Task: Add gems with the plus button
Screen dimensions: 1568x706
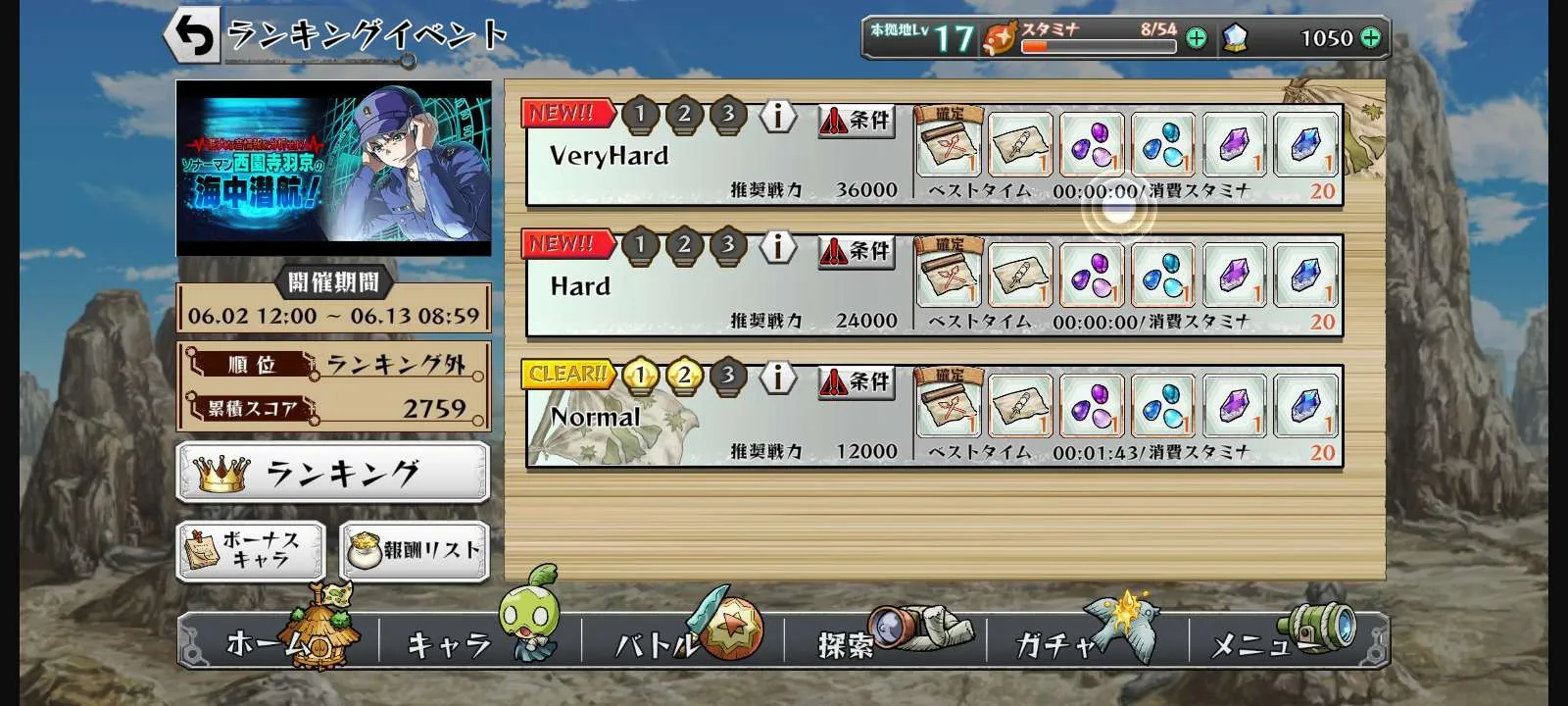Action: [x=1371, y=38]
